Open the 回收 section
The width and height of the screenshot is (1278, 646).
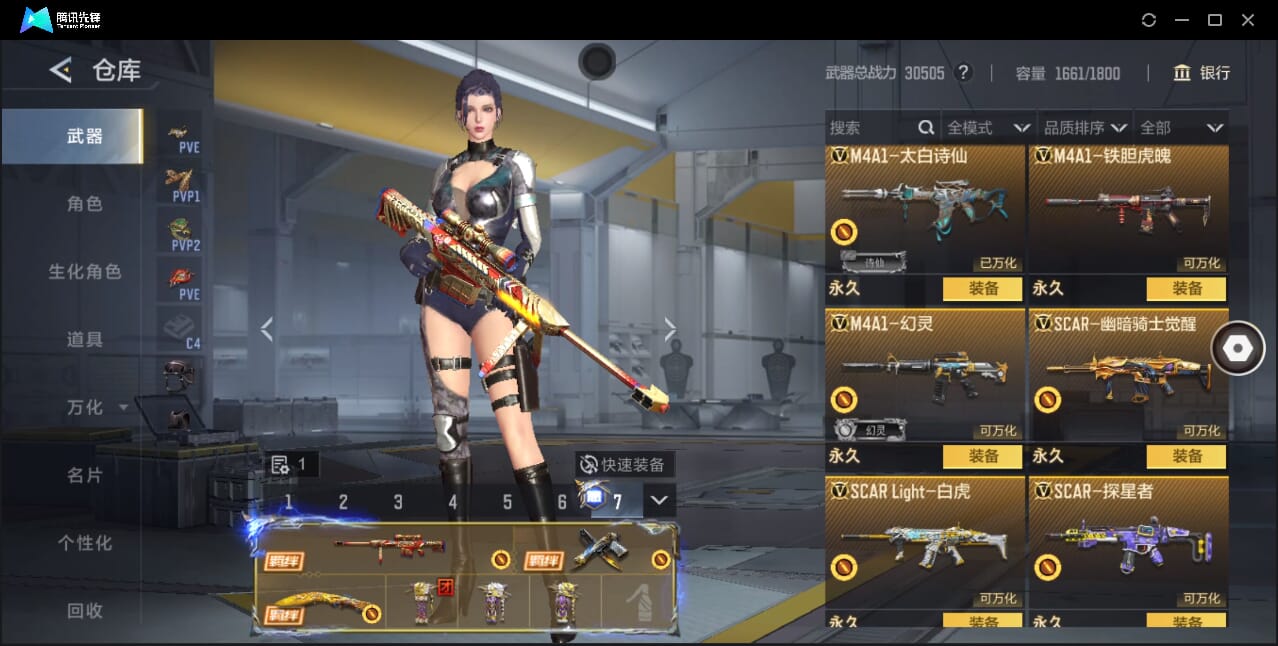coord(85,611)
